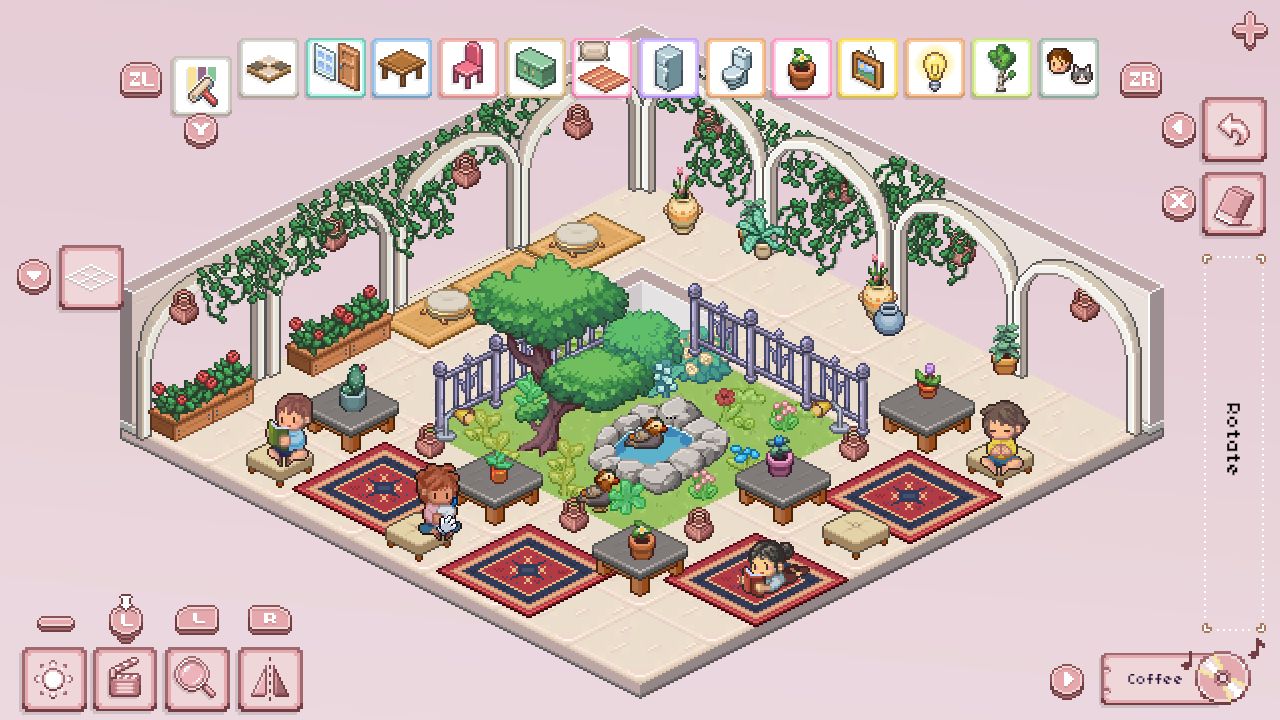1280x720 pixels.
Task: Select the lighting category with the lightbulb
Action: coord(936,68)
